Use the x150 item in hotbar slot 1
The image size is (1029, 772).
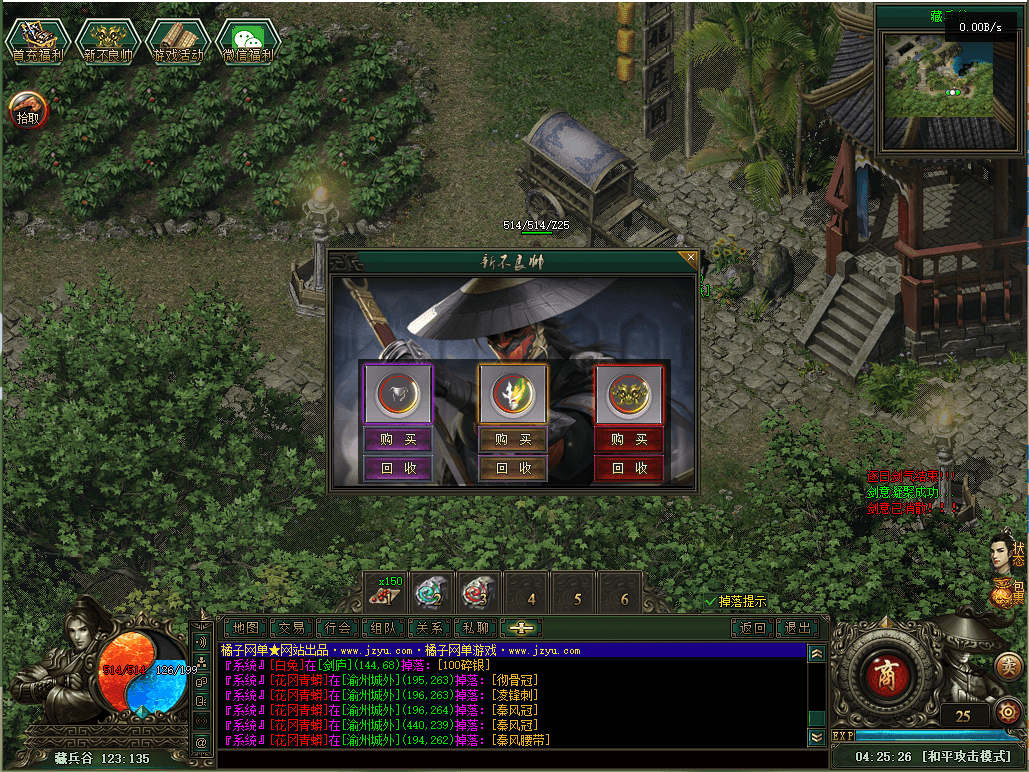(385, 592)
